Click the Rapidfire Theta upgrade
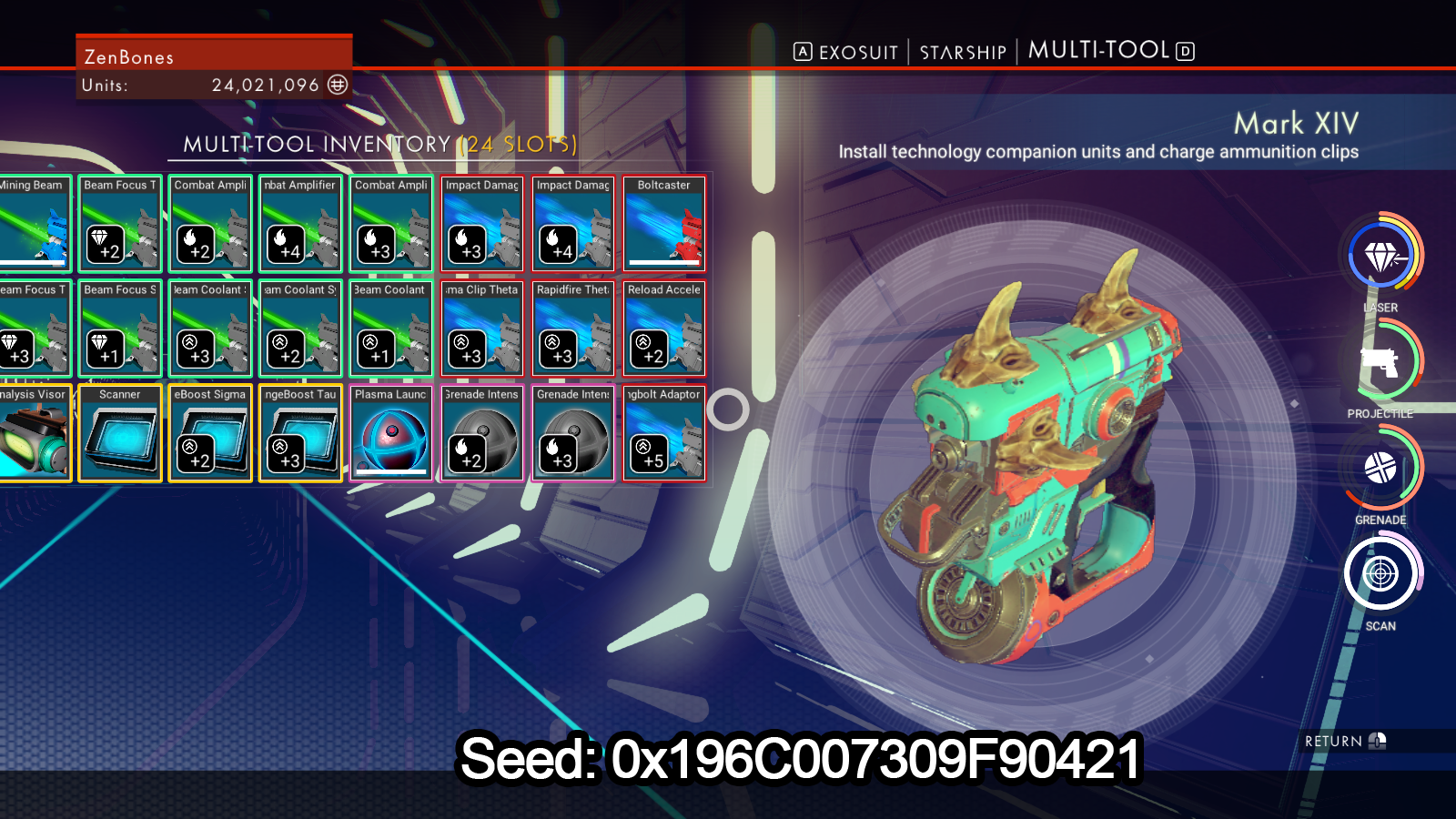Image resolution: width=1456 pixels, height=819 pixels. point(573,329)
